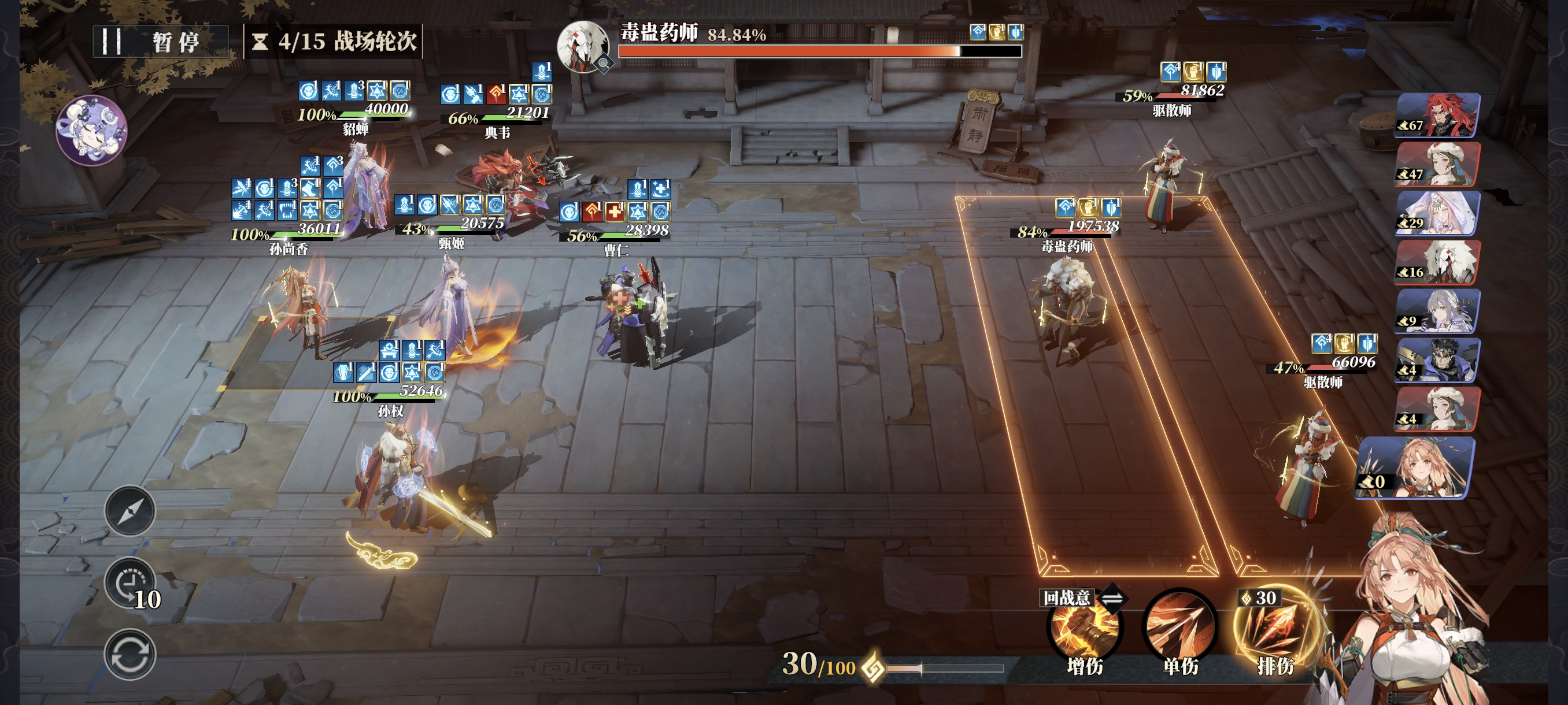The image size is (1568, 705).
Task: Select the clock icon showing 10
Action: (130, 583)
